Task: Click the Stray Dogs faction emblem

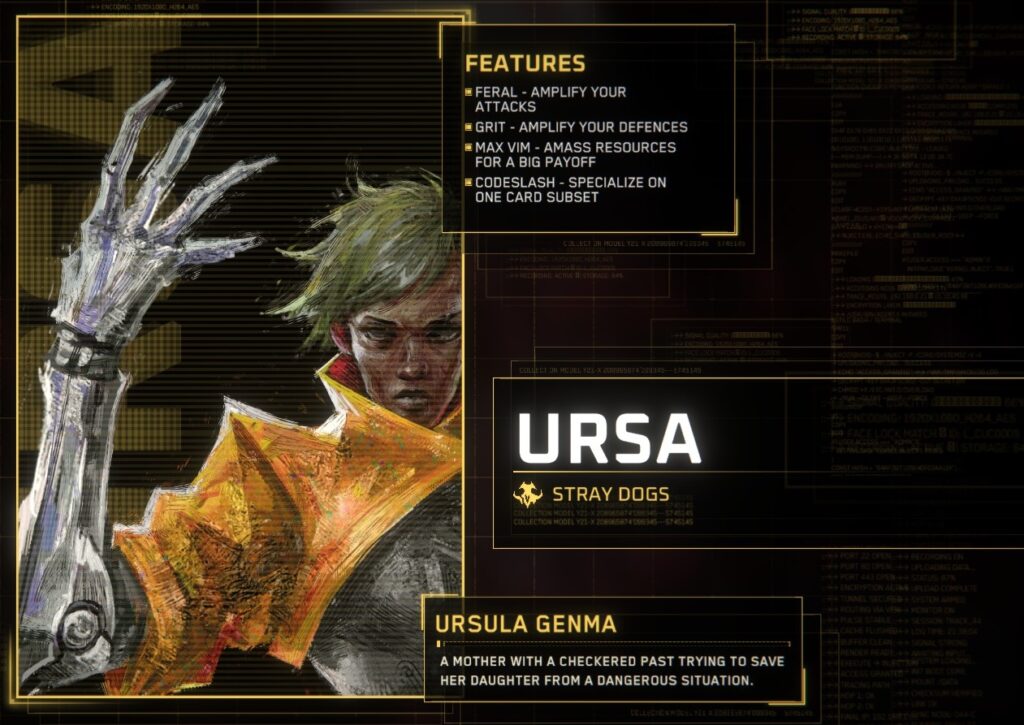Action: tap(528, 494)
